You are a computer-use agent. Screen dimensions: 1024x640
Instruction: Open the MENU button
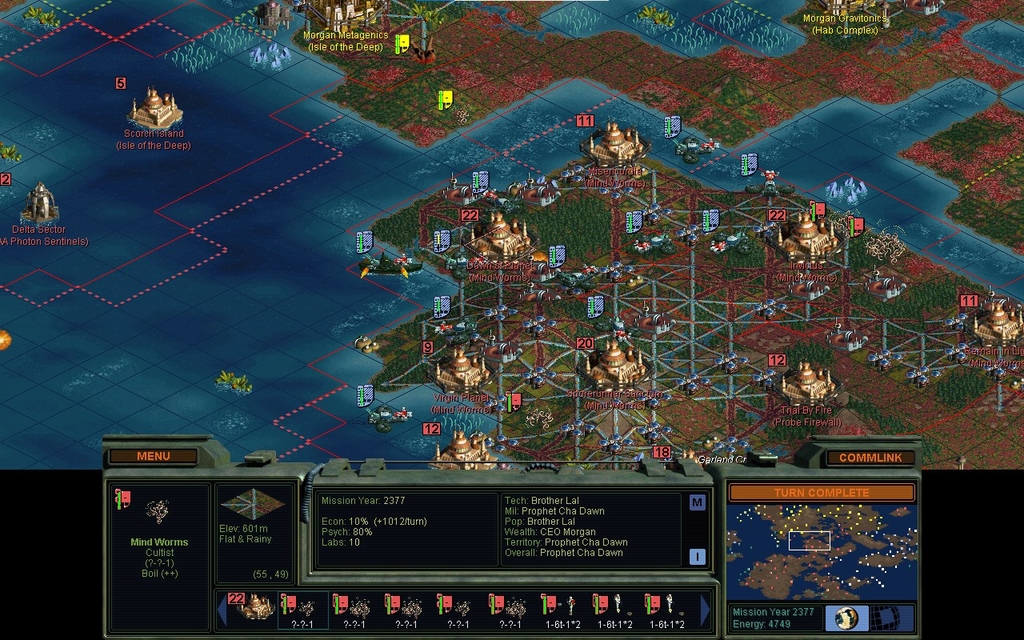tap(153, 456)
